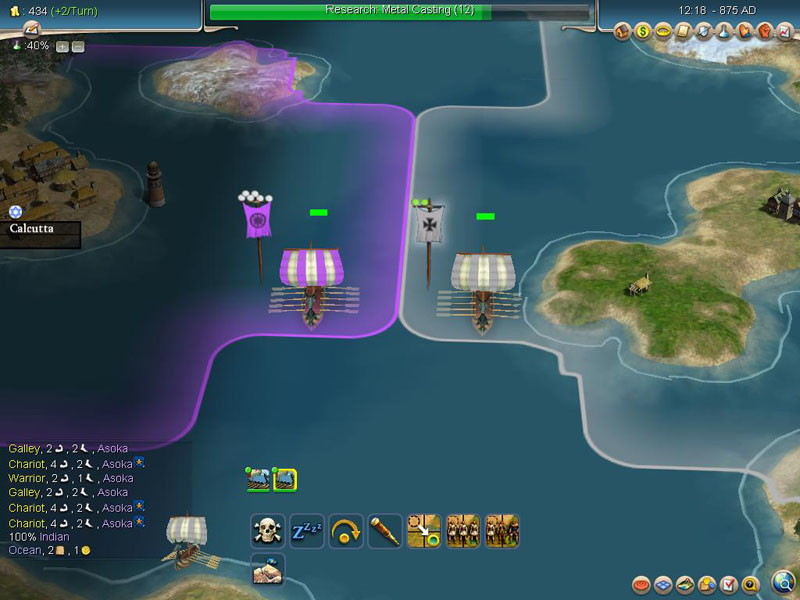Choose the go-to move command
800x600 pixels.
[x=424, y=530]
